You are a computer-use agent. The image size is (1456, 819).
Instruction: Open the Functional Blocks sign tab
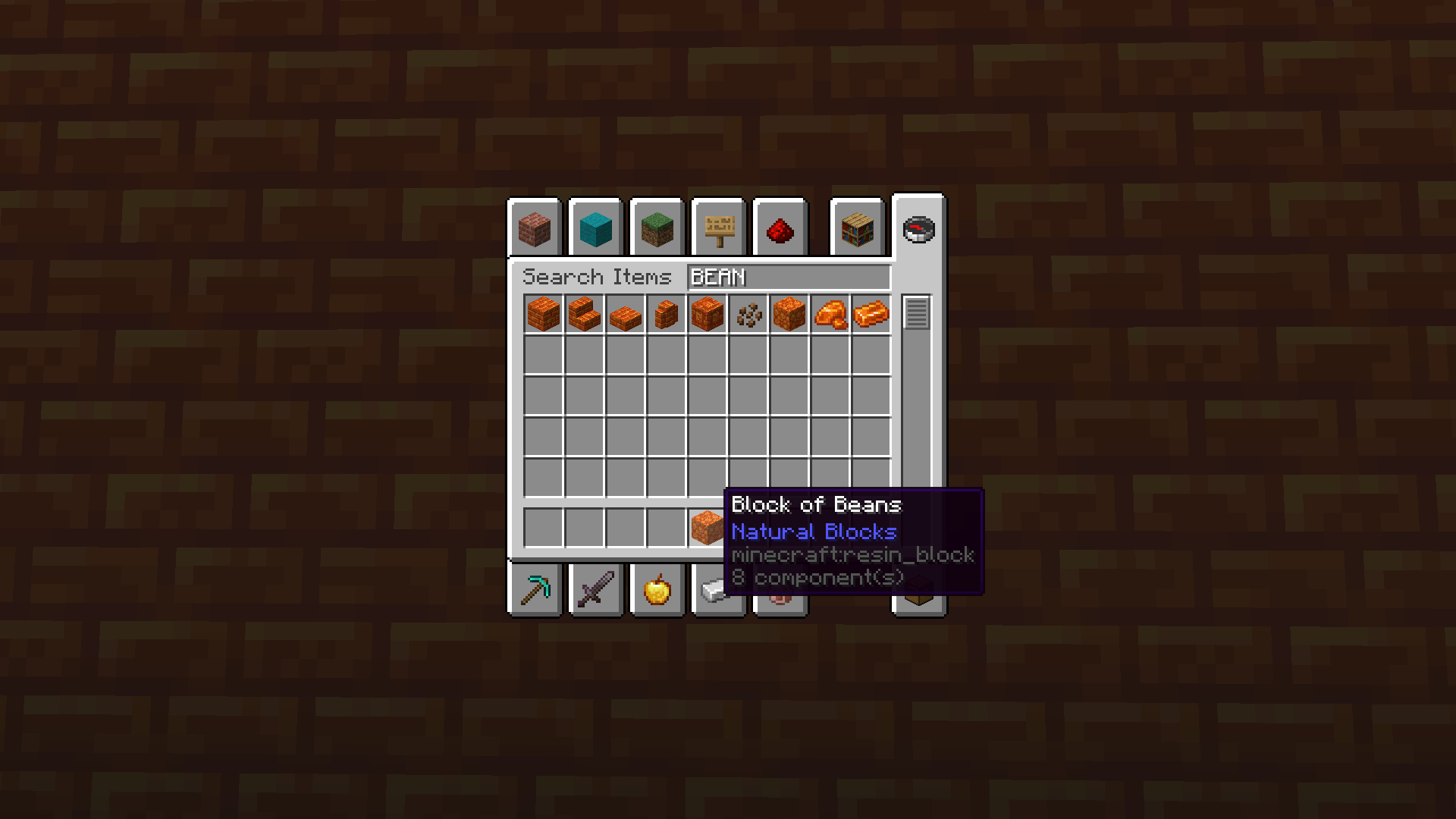tap(717, 227)
